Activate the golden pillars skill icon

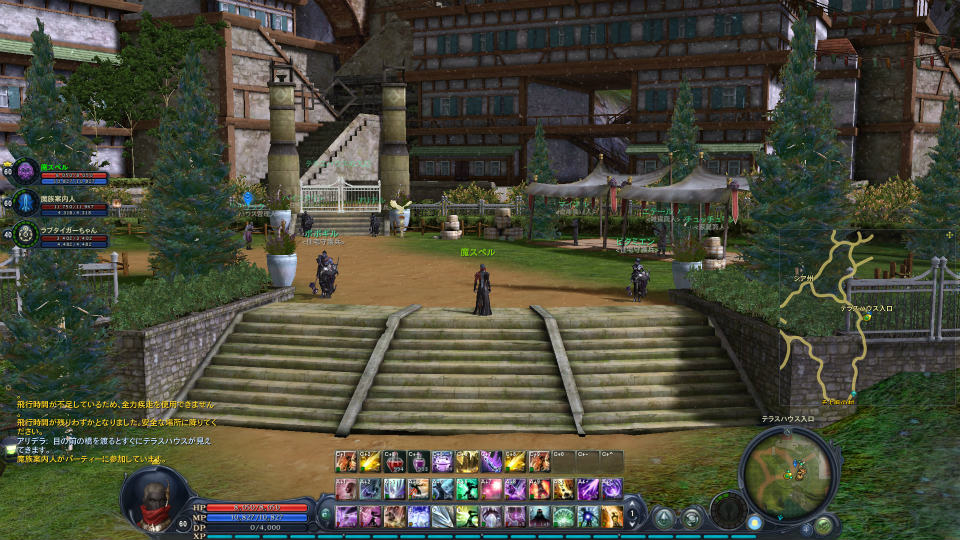(467, 461)
